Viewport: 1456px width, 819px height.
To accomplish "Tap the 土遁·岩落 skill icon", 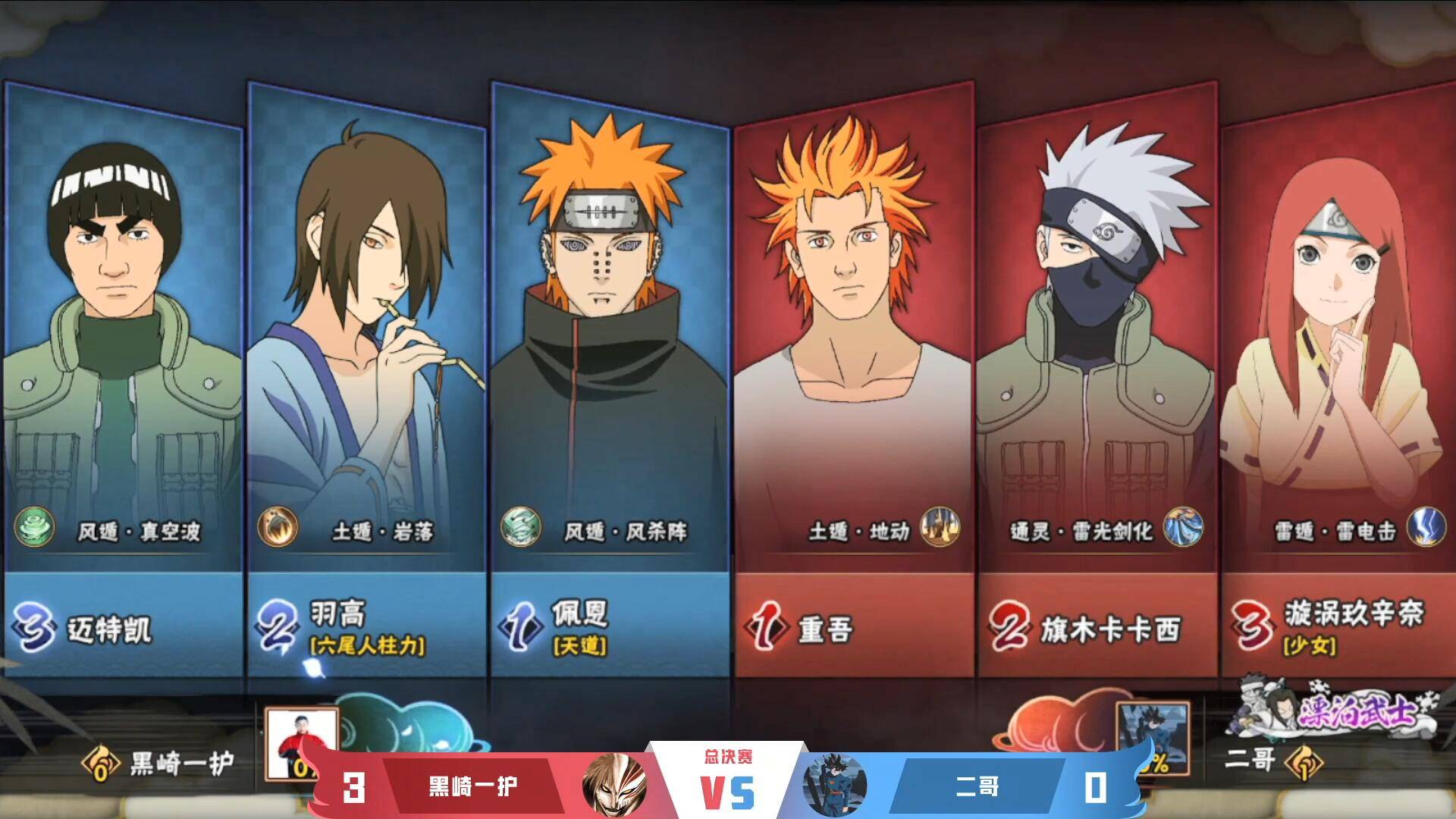I will coord(277,527).
